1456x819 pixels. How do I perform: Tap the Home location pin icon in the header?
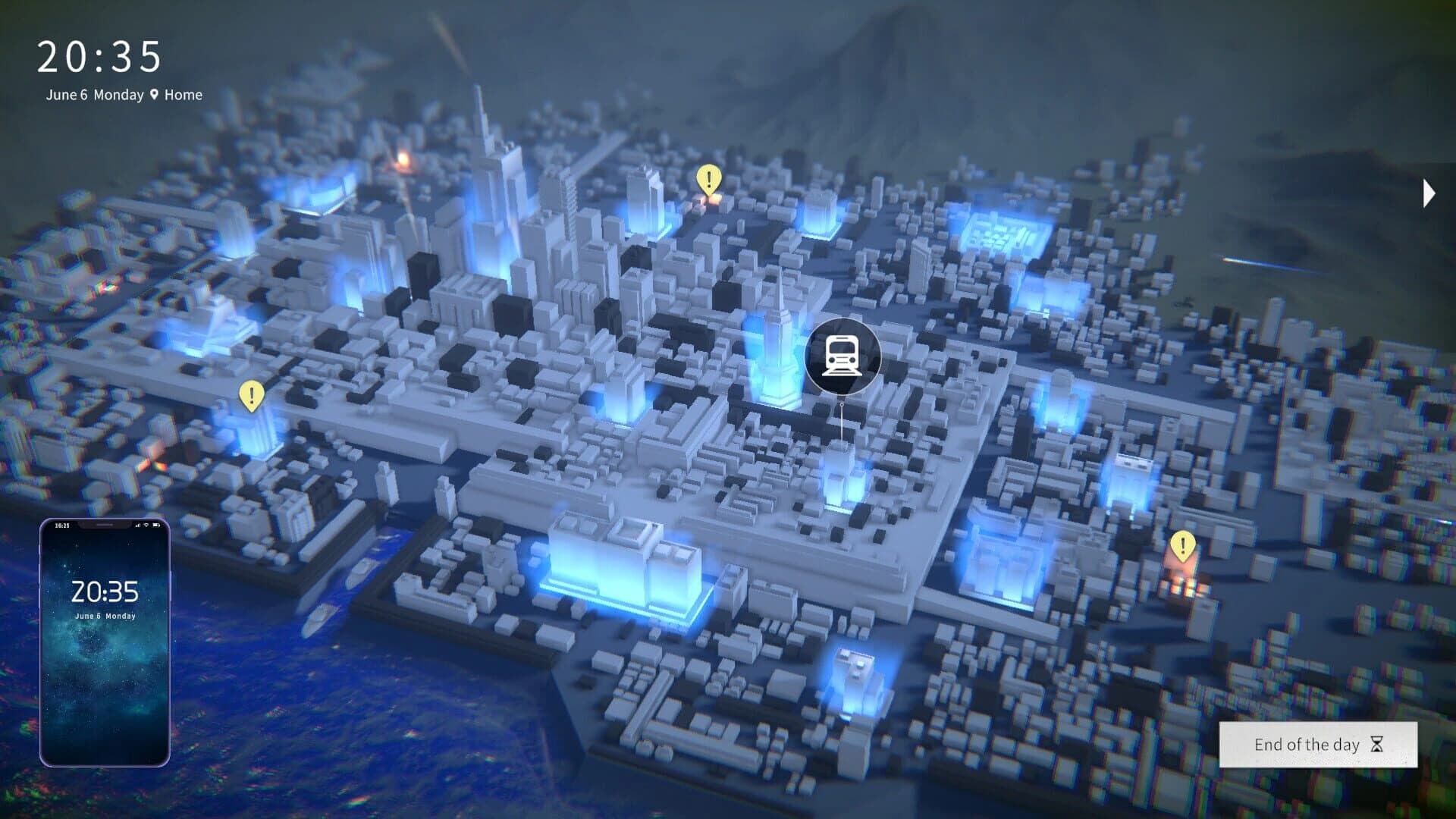[154, 95]
